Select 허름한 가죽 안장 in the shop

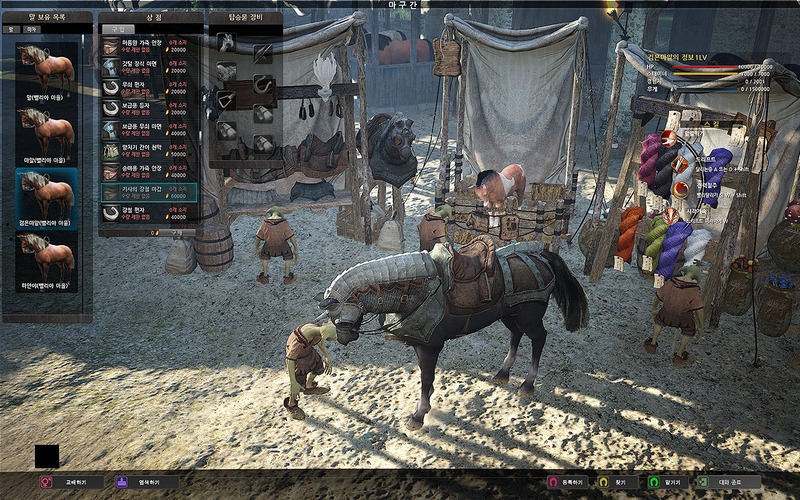coord(149,46)
